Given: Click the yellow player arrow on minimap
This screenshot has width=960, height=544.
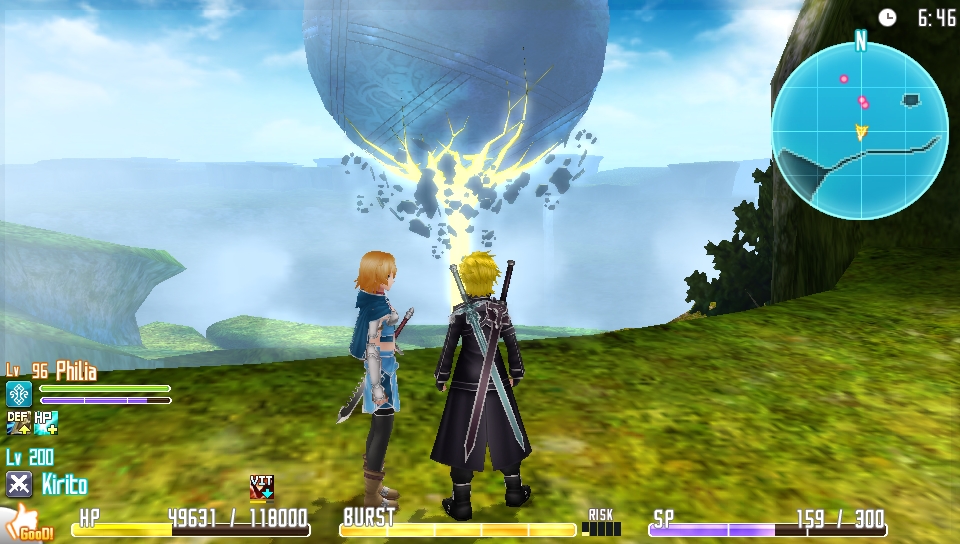Looking at the screenshot, I should [x=861, y=131].
